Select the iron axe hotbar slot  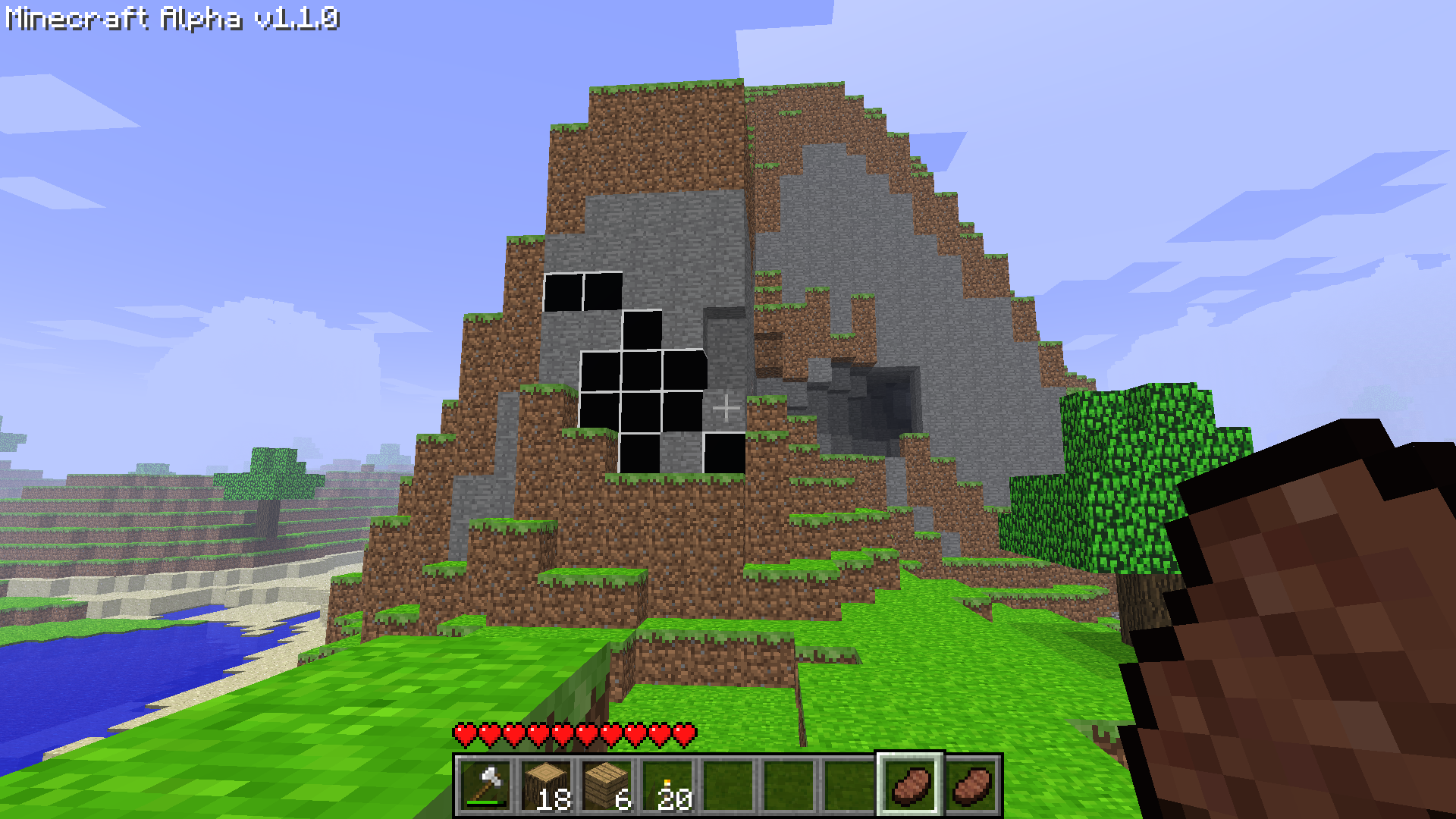click(485, 785)
